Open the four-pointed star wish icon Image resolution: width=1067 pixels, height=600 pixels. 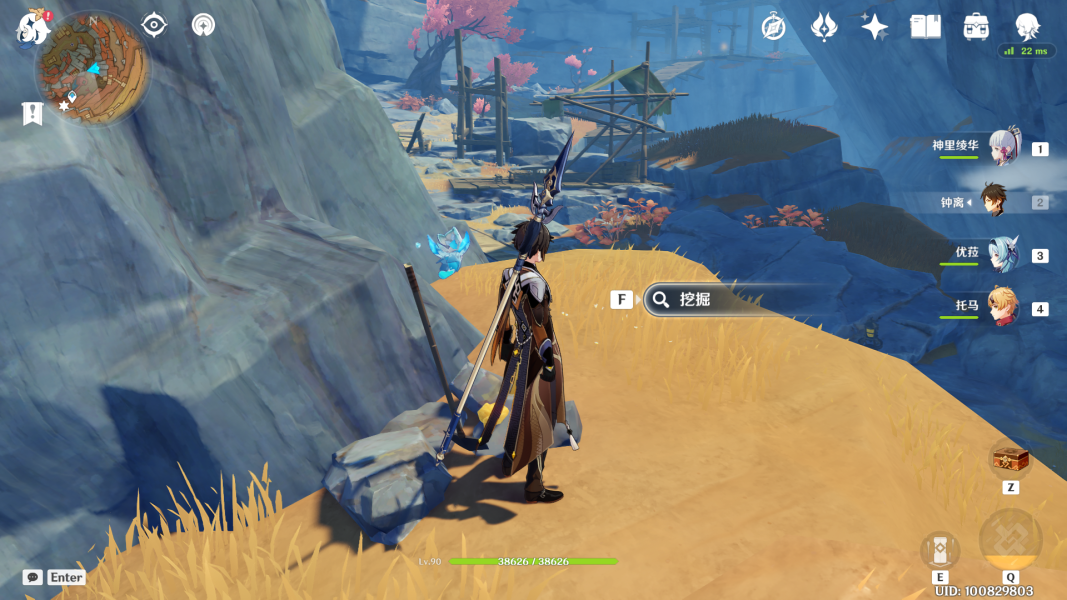[874, 27]
